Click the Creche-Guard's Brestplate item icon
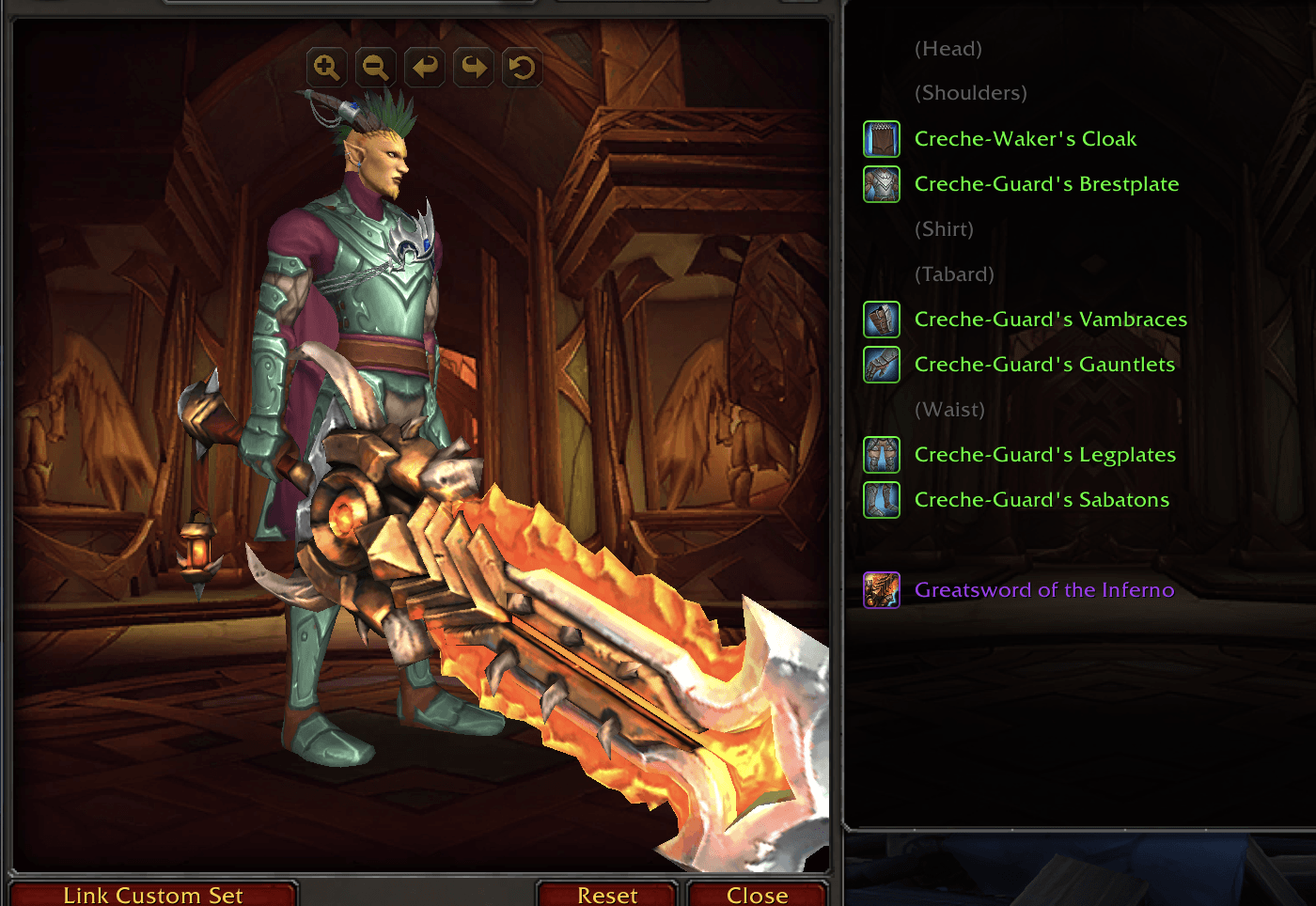The height and width of the screenshot is (906, 1316). pos(881,184)
